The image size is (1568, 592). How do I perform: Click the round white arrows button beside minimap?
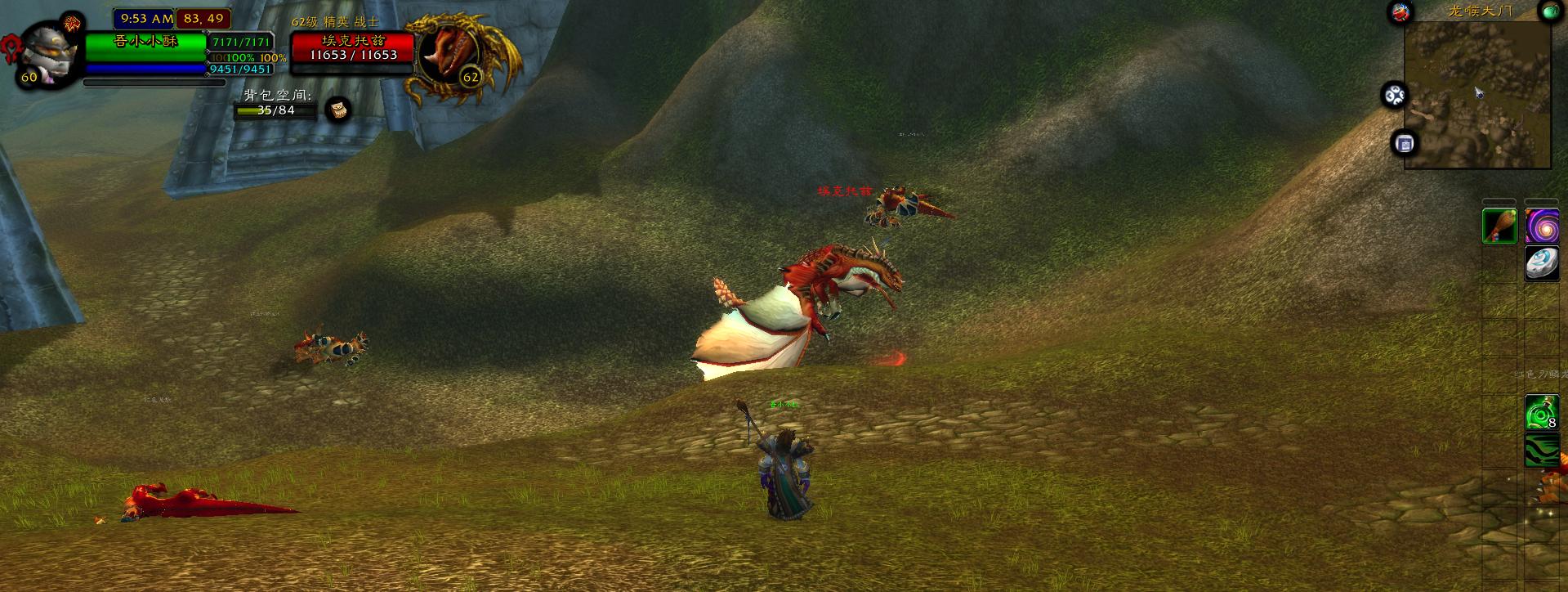point(1394,96)
